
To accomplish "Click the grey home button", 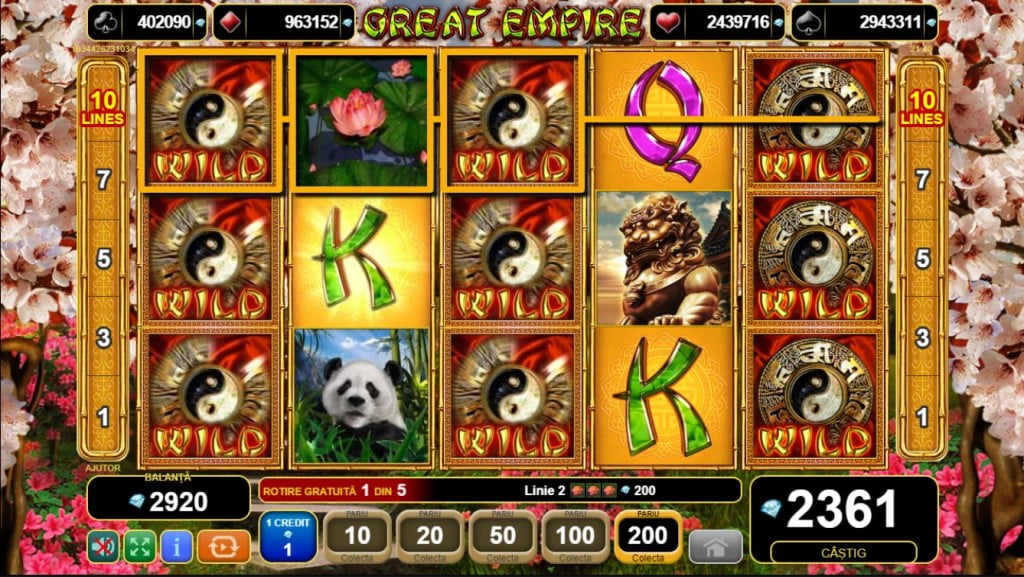I will pos(716,546).
